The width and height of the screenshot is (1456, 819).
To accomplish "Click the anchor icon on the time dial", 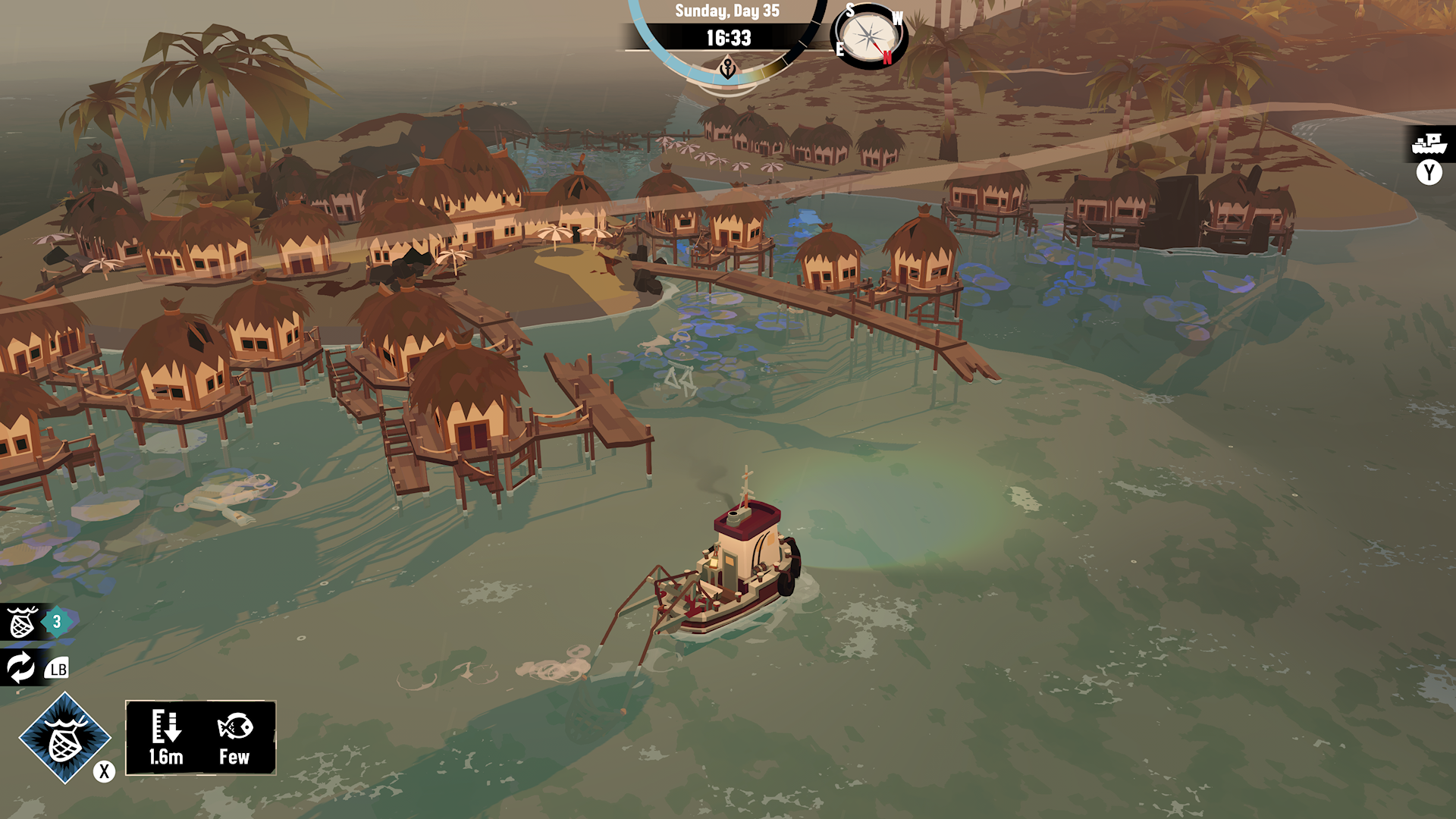I will tap(729, 67).
